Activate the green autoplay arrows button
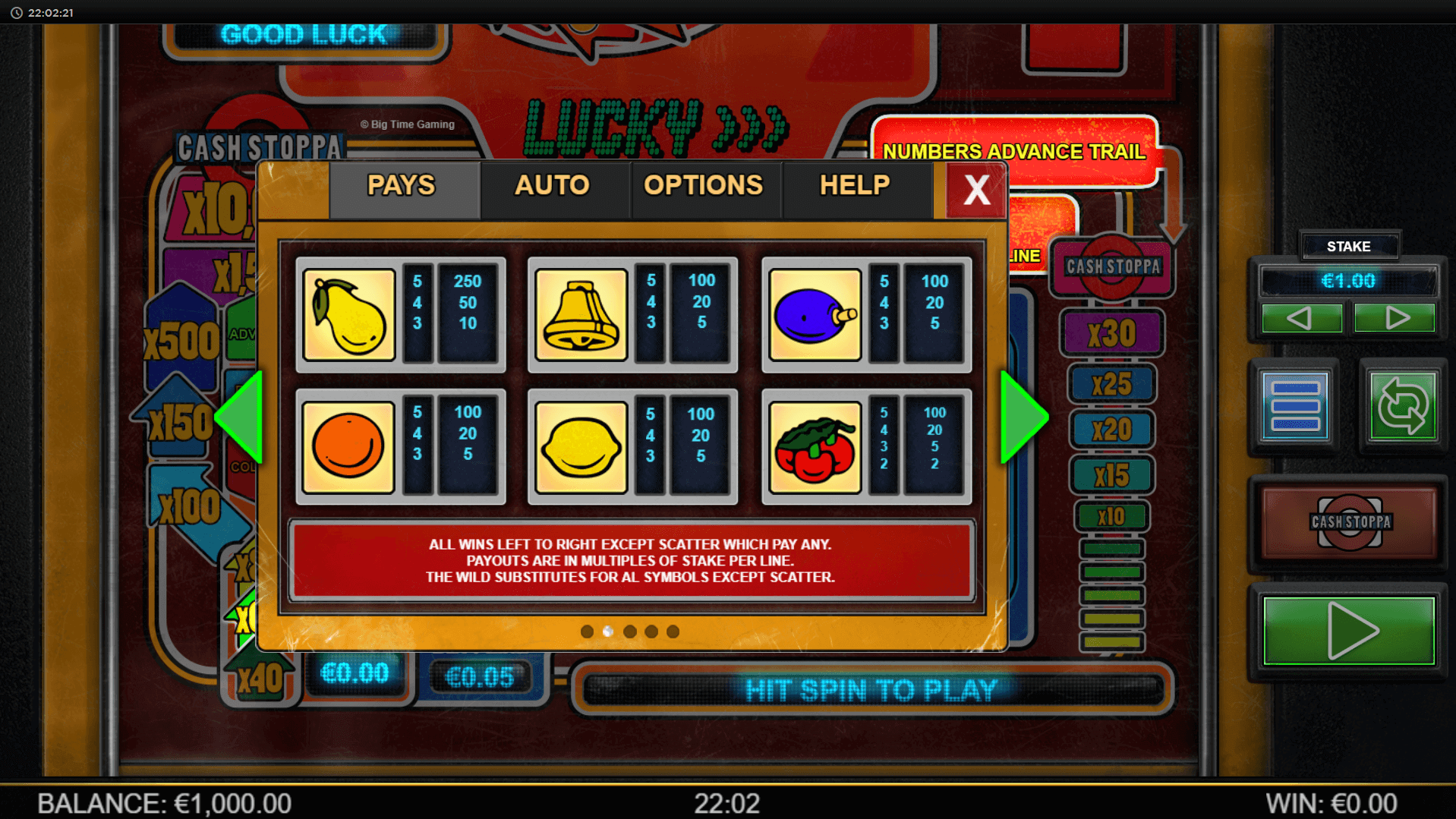 (1402, 406)
